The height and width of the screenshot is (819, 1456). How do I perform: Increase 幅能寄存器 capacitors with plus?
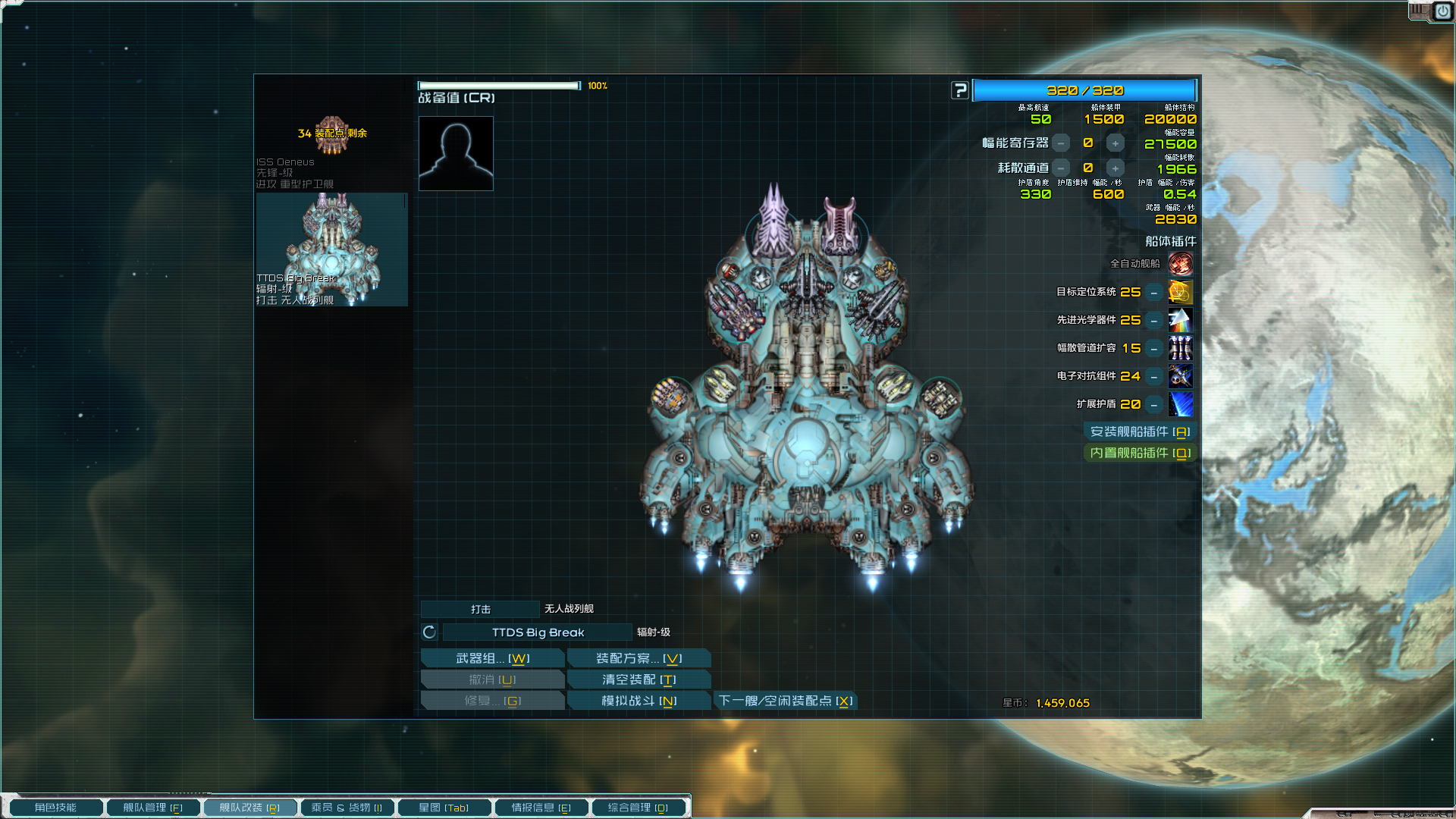(x=1115, y=143)
